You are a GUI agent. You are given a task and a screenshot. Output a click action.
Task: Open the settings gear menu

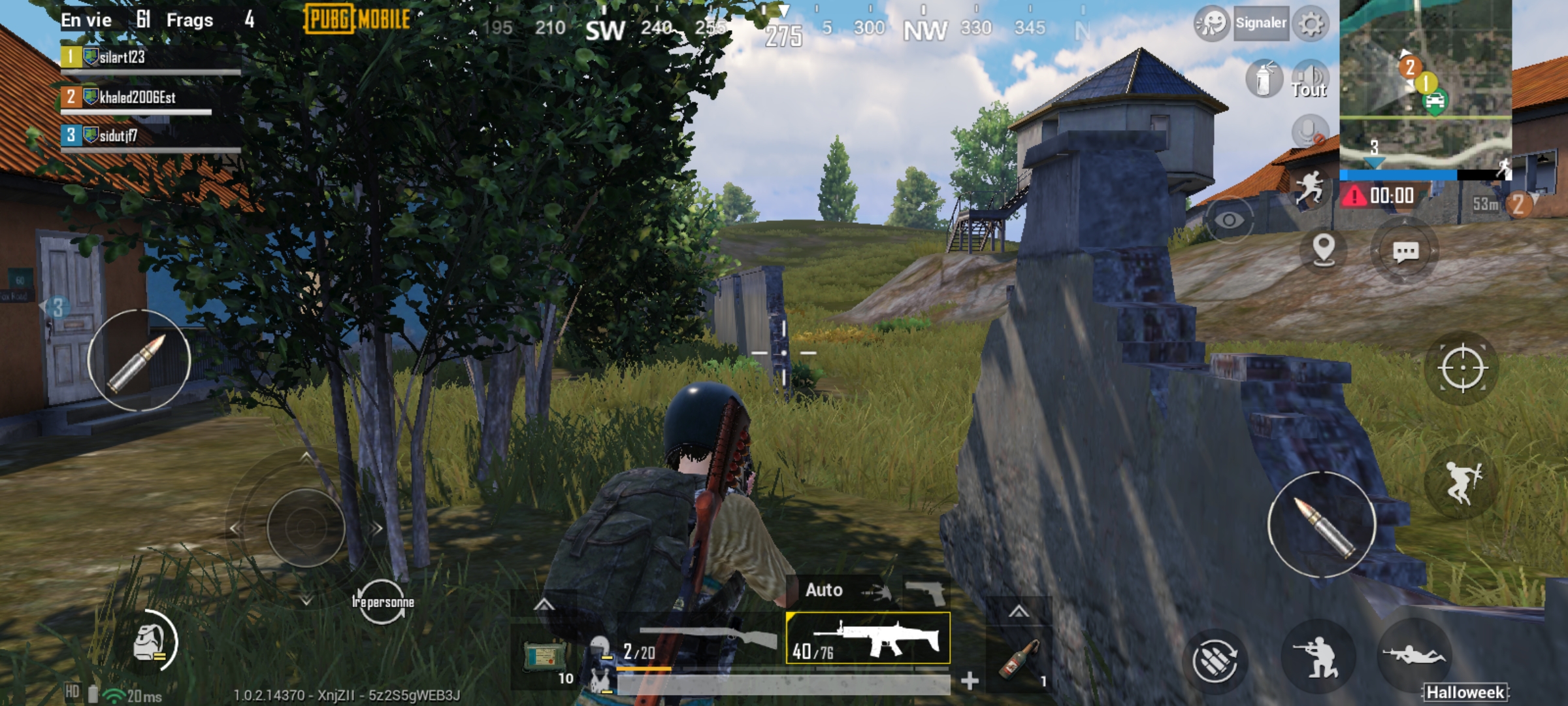[1311, 24]
